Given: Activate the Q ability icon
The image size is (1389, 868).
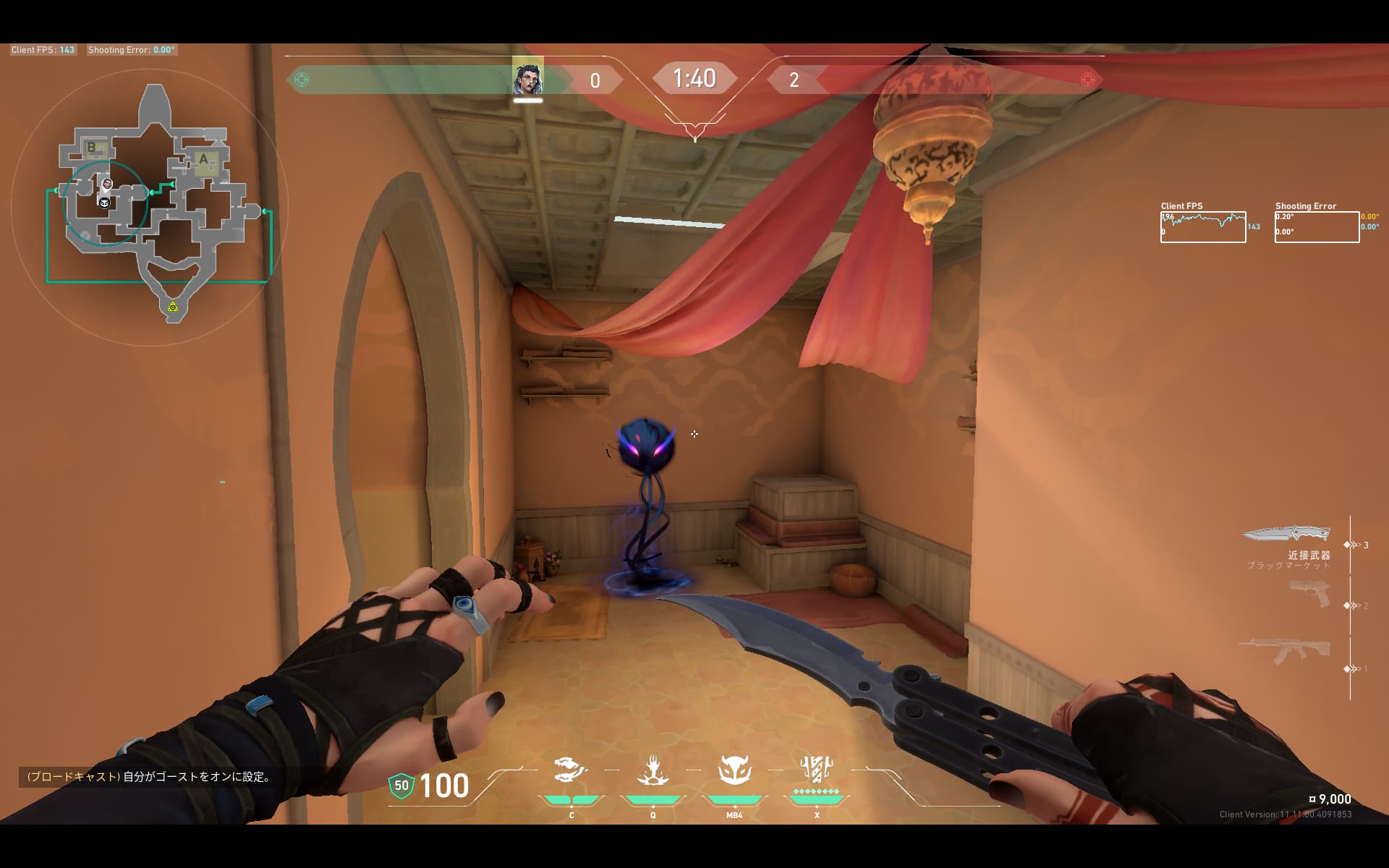Looking at the screenshot, I should 653,771.
